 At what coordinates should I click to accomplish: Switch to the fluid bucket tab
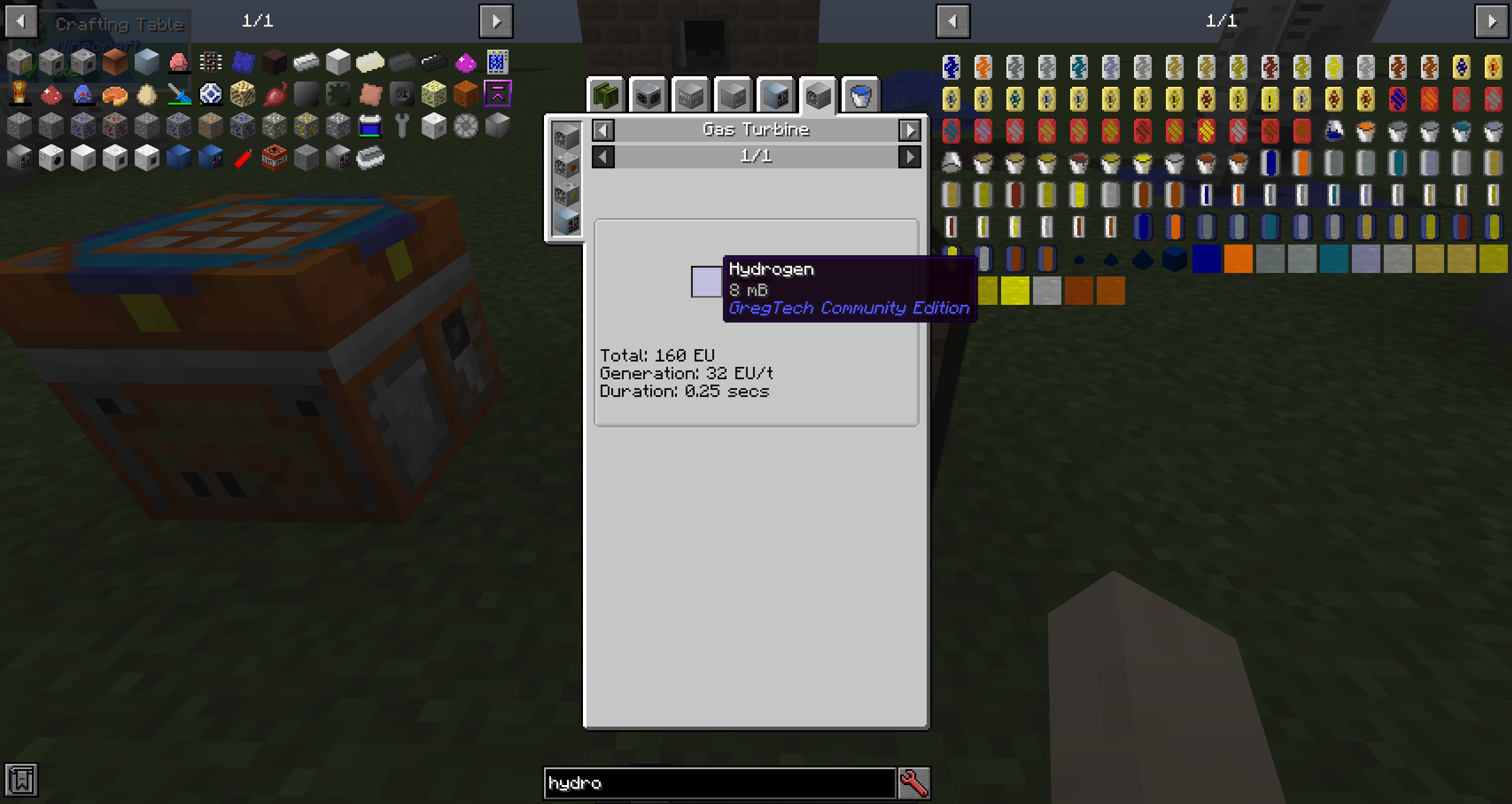coord(860,96)
